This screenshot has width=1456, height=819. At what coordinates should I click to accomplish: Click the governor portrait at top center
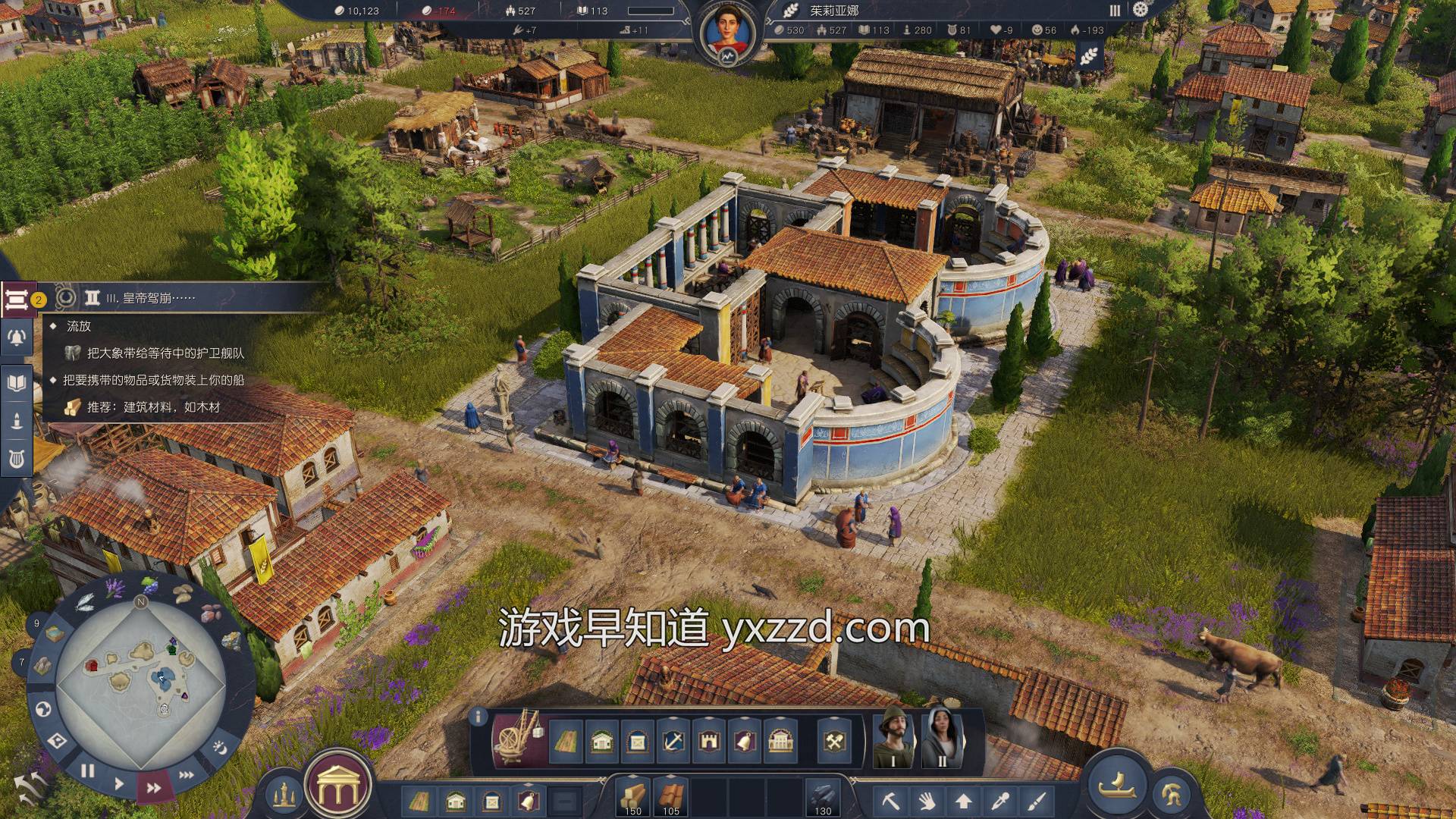click(726, 34)
